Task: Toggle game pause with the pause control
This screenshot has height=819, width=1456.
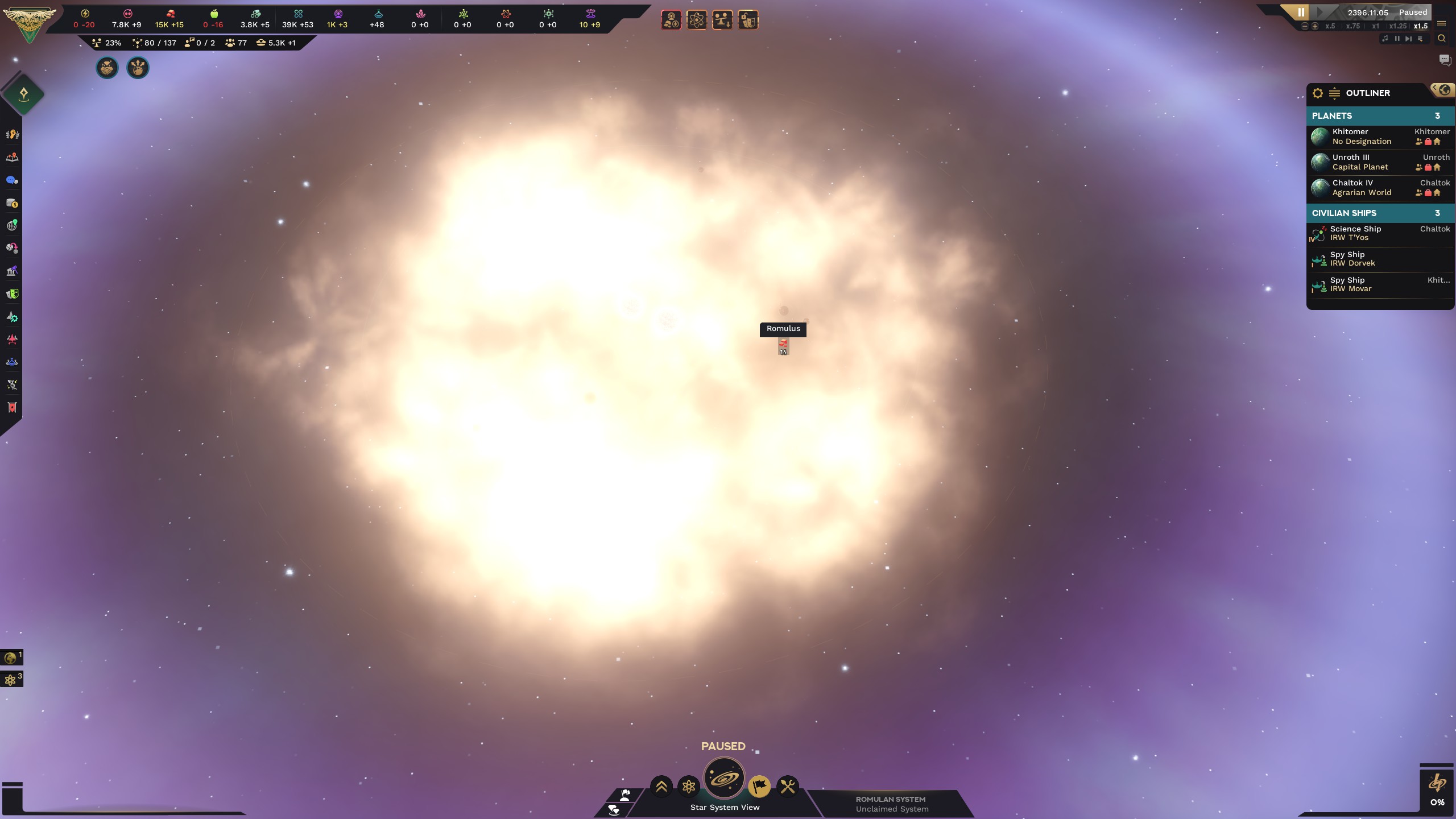Action: pos(1301,12)
